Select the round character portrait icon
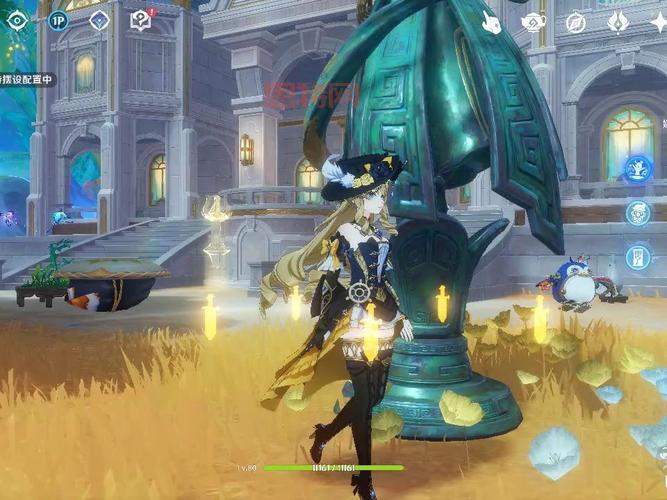 tap(637, 212)
